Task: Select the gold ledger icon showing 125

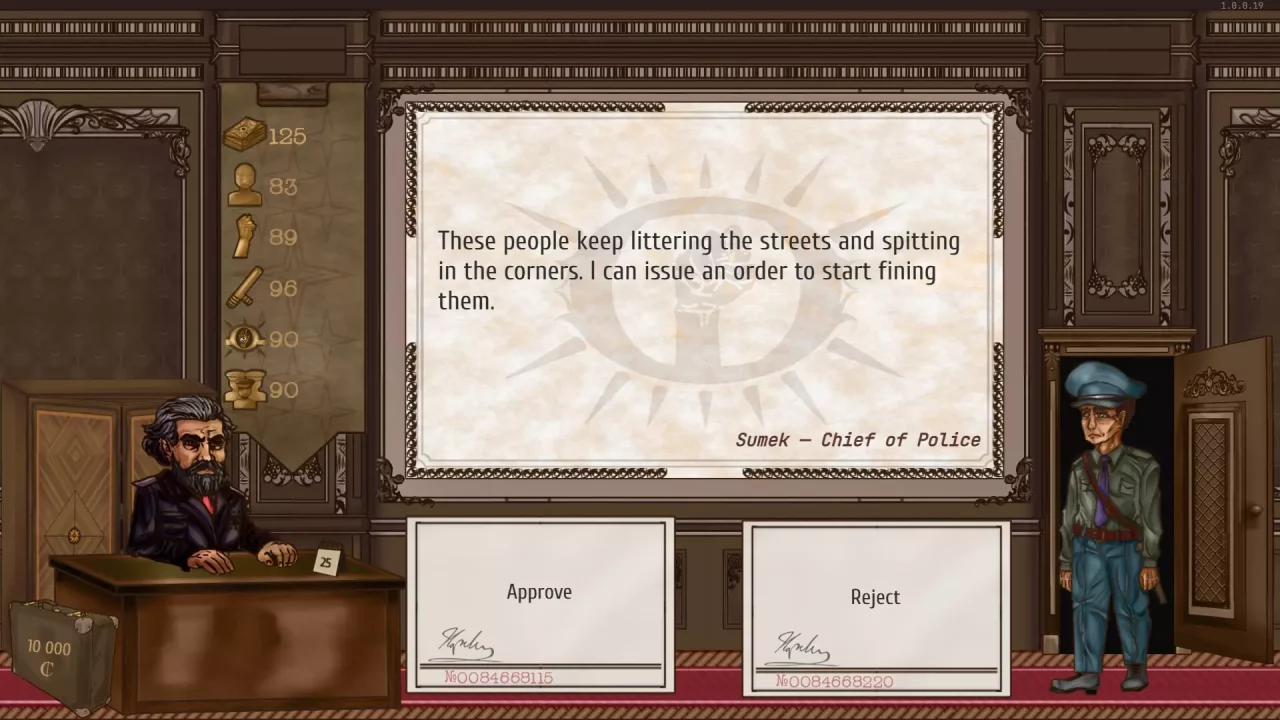Action: click(243, 134)
